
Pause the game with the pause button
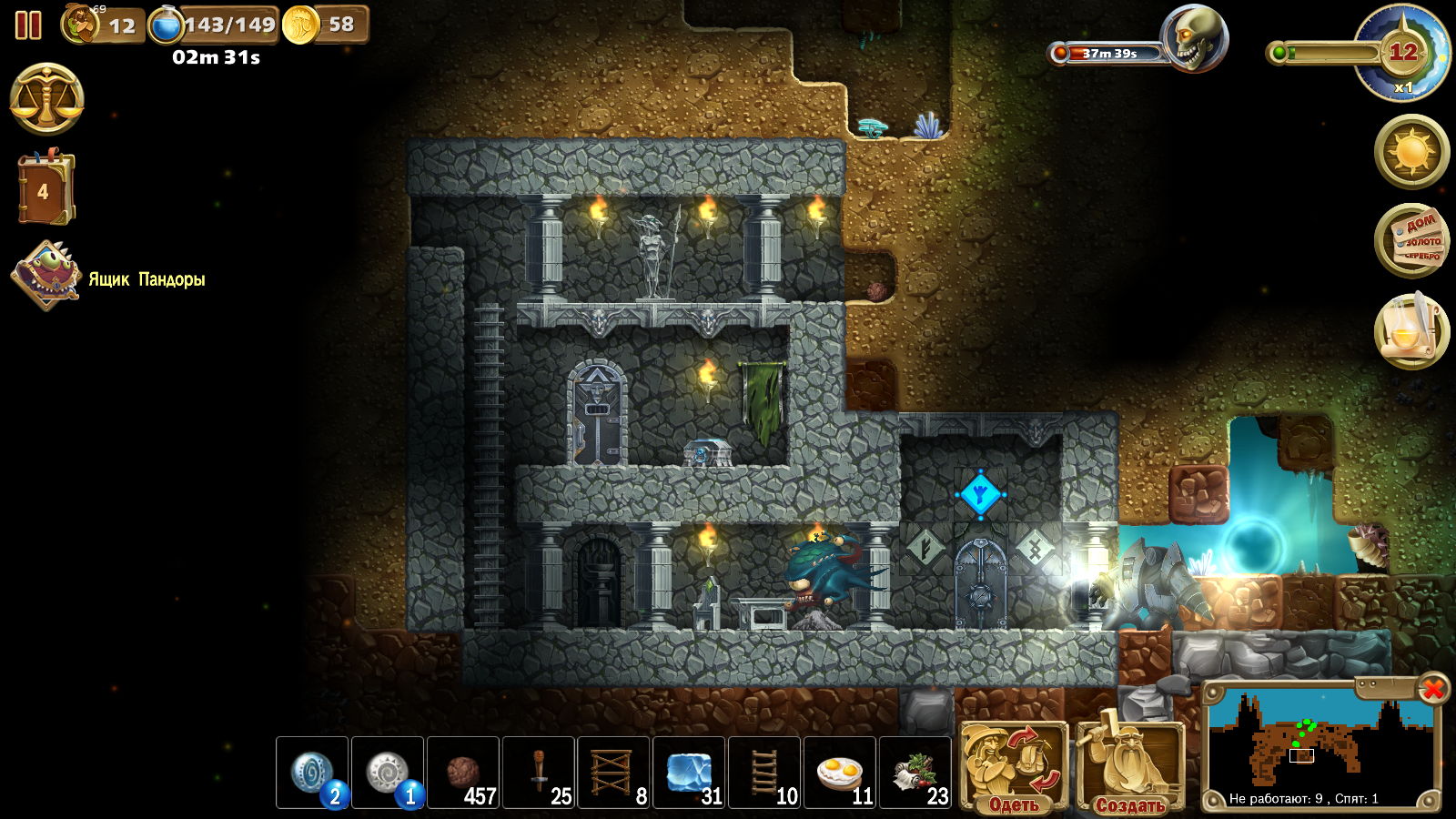point(28,25)
